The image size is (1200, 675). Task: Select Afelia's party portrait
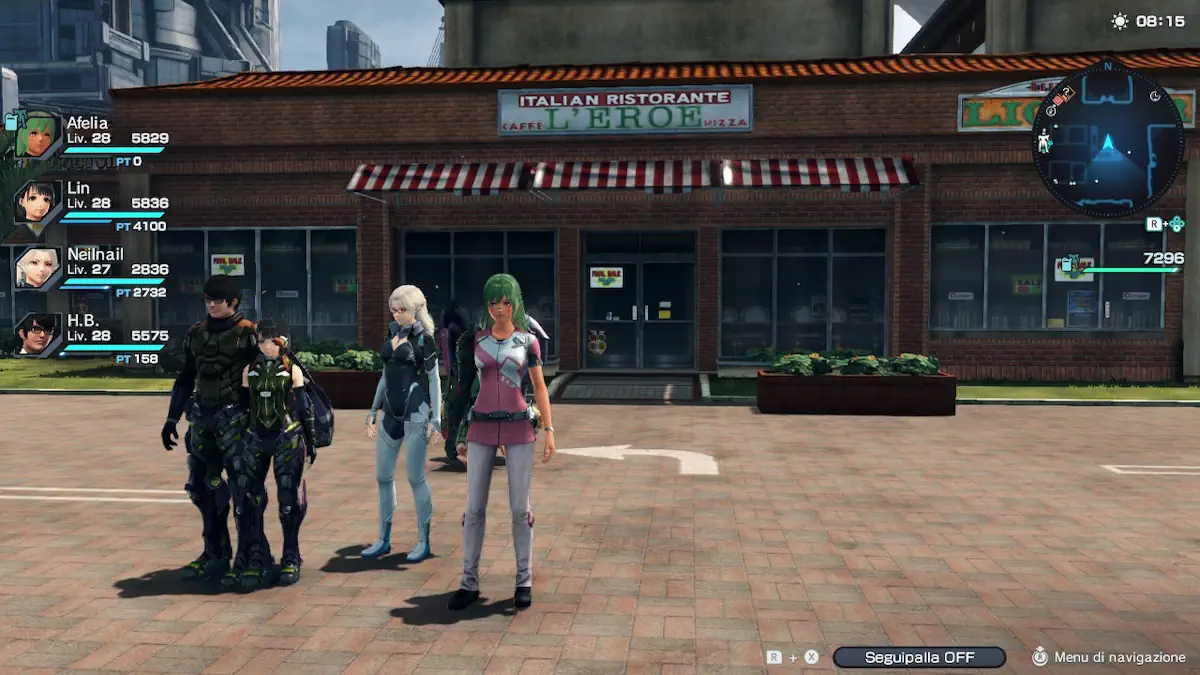point(38,135)
